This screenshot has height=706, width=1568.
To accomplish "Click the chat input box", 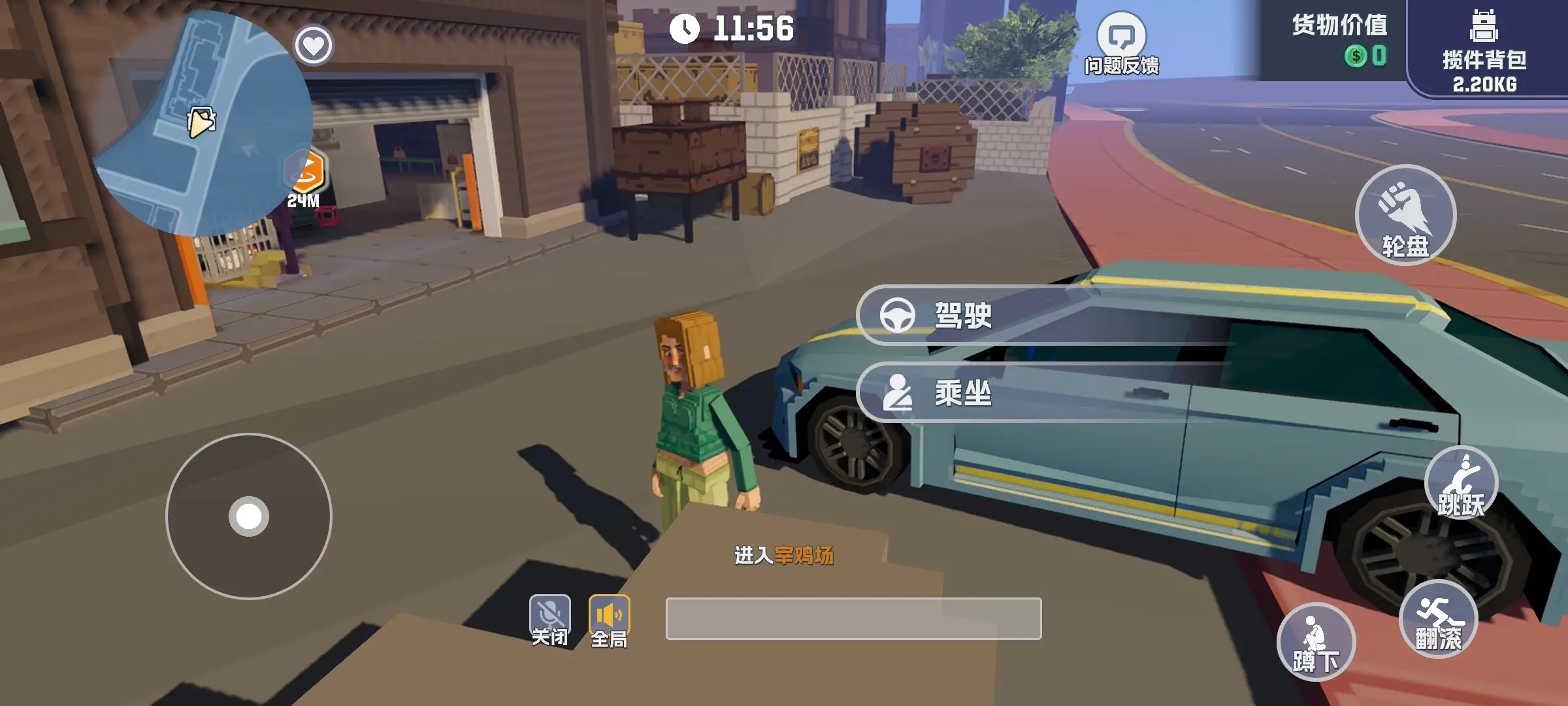I will 853,618.
